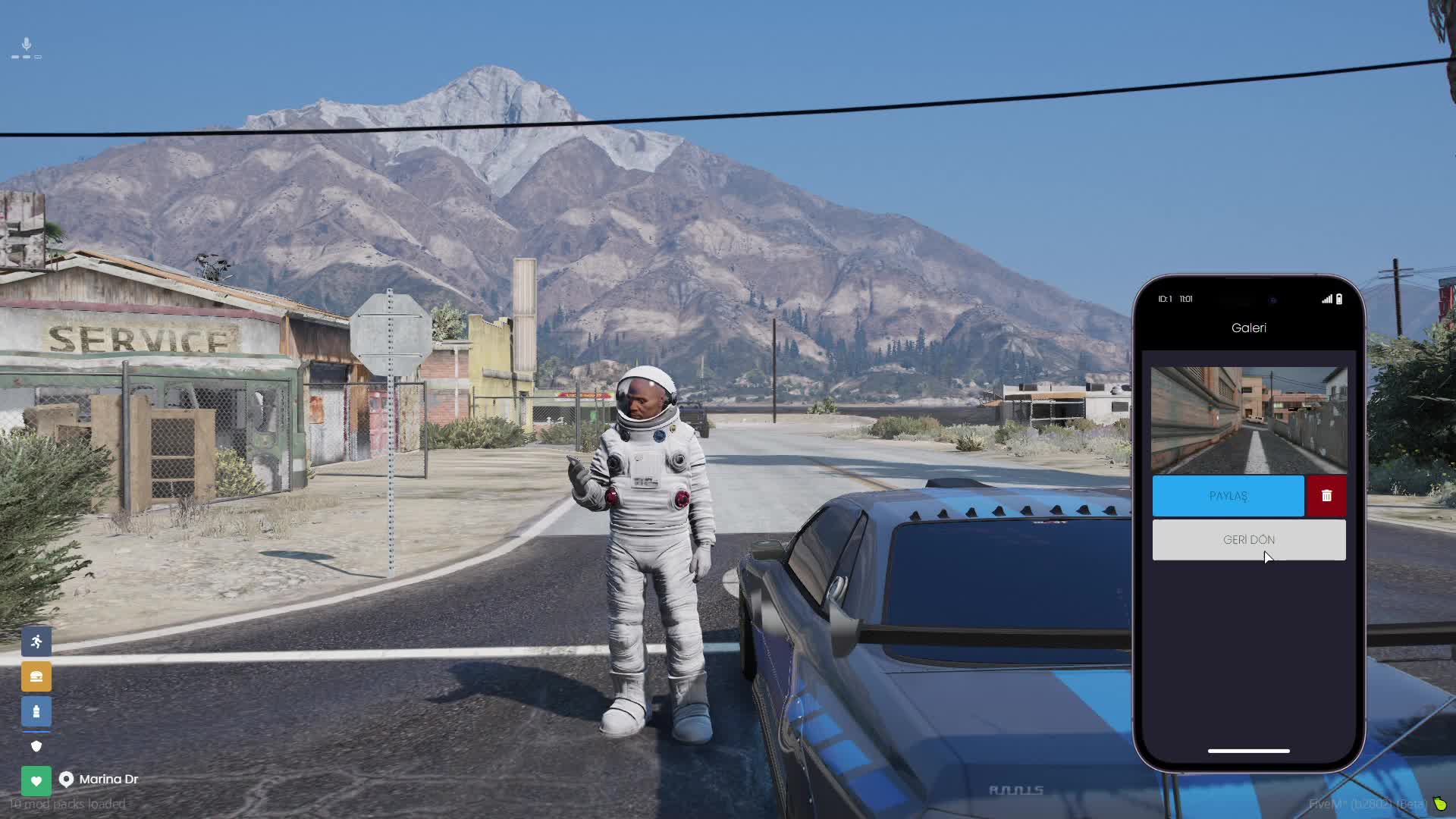Tap the phone's home indicator bar

point(1248,751)
